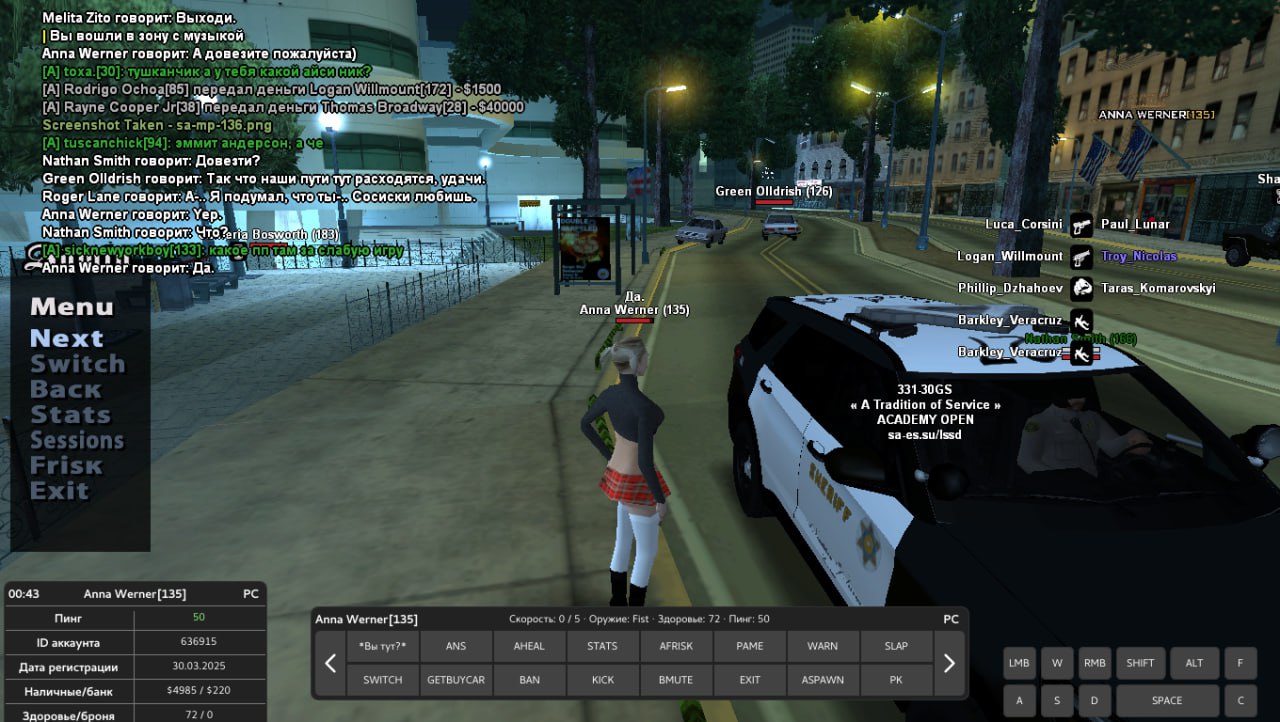
Task: Select the Frisk menu entry
Action: (66, 465)
